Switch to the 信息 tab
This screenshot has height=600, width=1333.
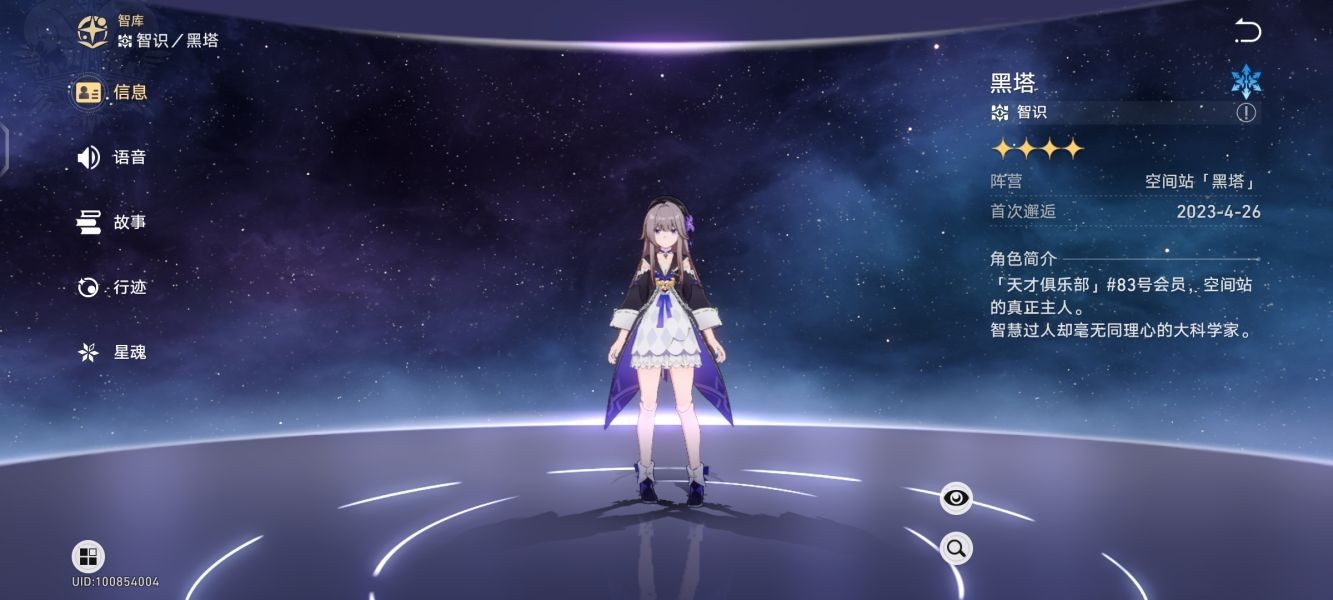pyautogui.click(x=112, y=92)
